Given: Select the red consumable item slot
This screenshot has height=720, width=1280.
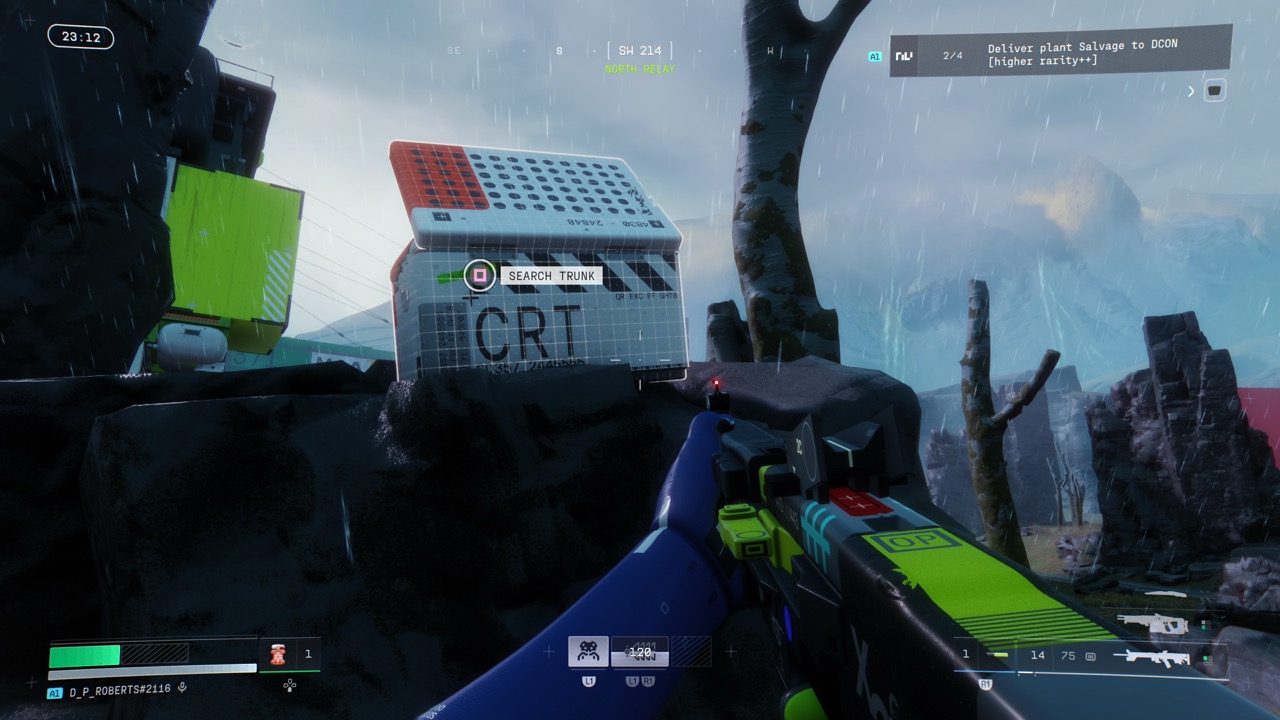Looking at the screenshot, I should [x=277, y=654].
